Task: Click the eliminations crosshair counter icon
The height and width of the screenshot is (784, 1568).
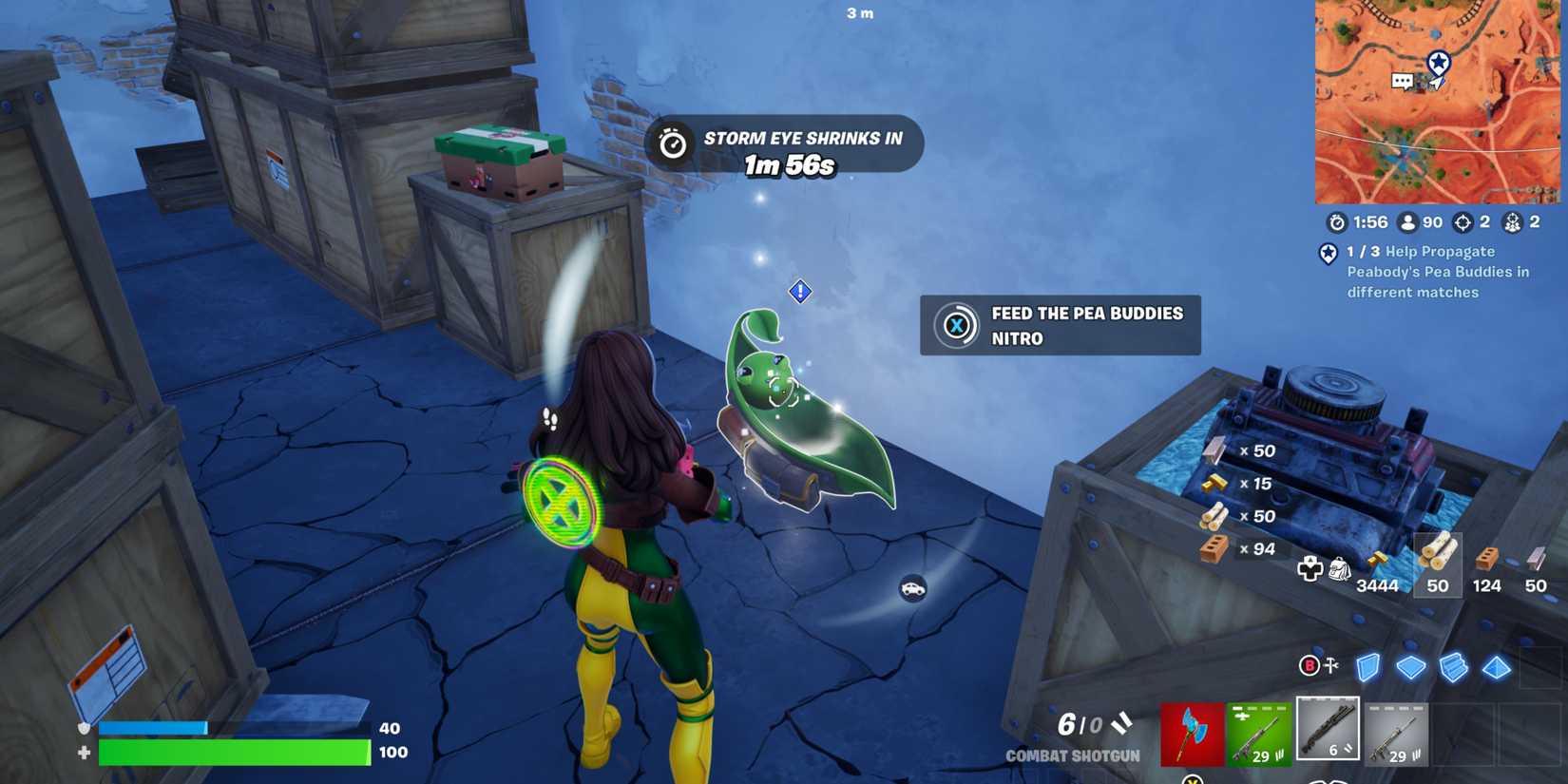Action: [x=1461, y=222]
